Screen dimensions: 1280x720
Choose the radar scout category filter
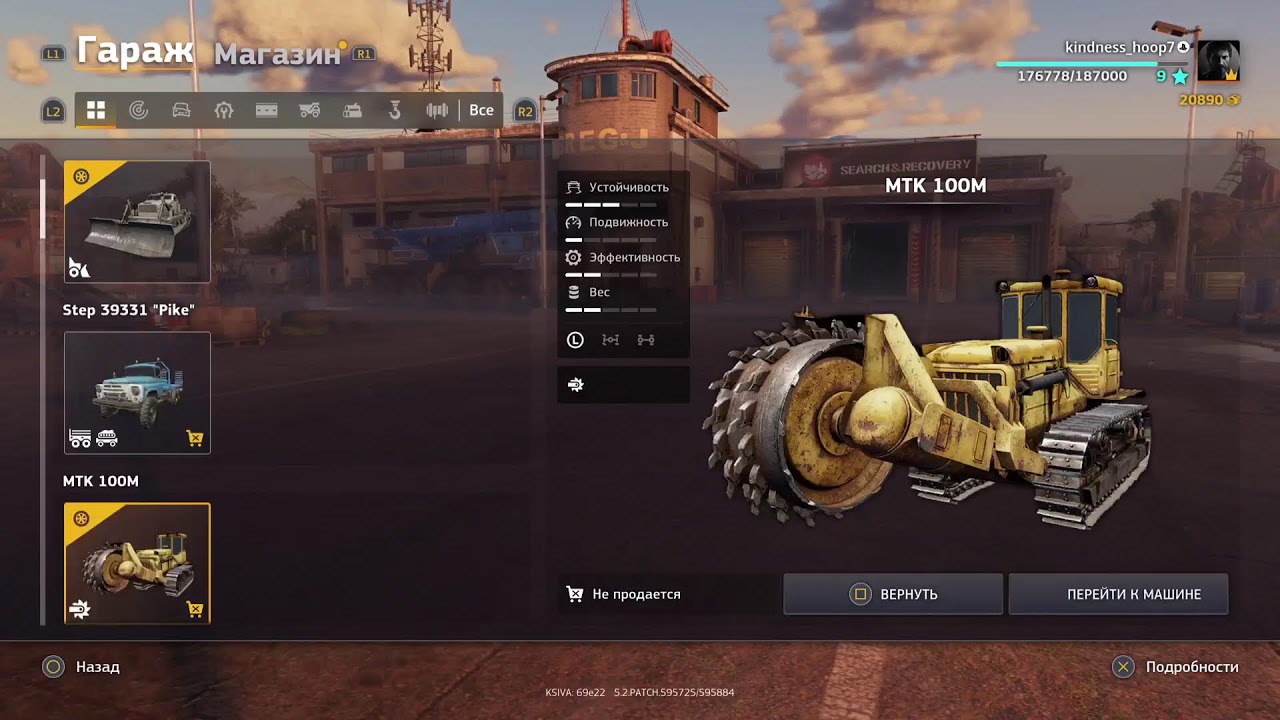(x=139, y=111)
